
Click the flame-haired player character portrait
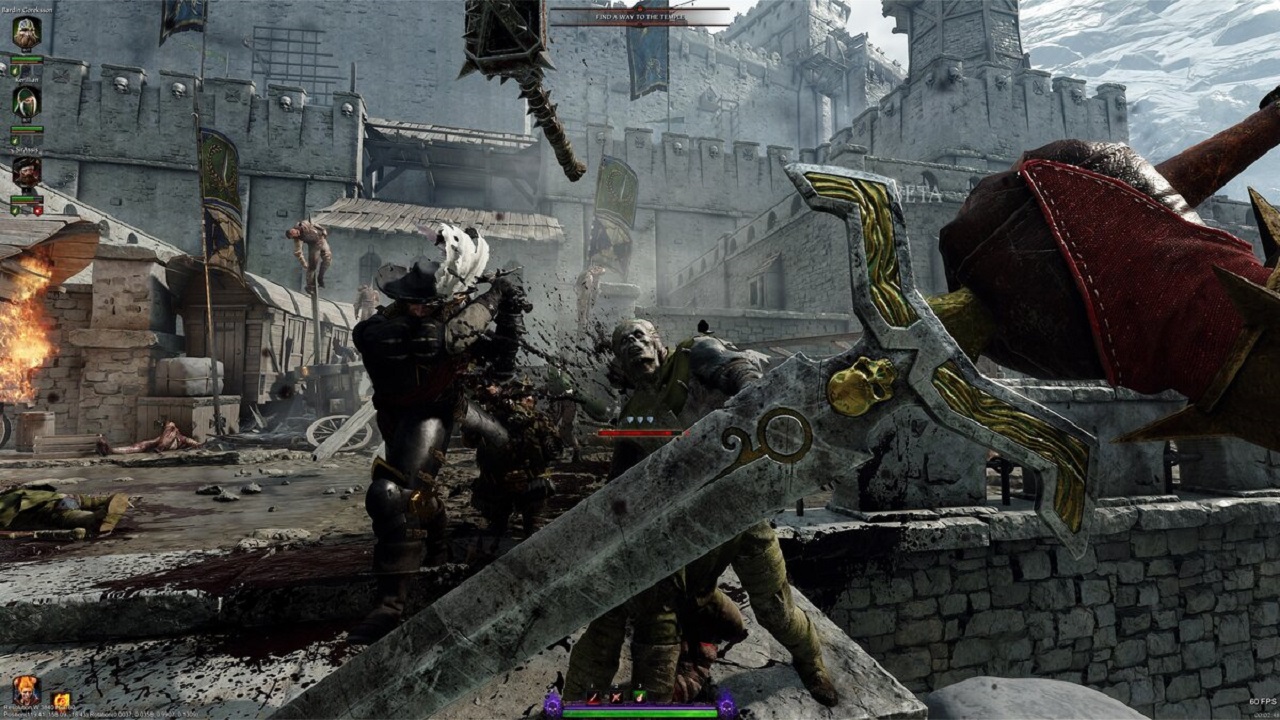tap(26, 689)
